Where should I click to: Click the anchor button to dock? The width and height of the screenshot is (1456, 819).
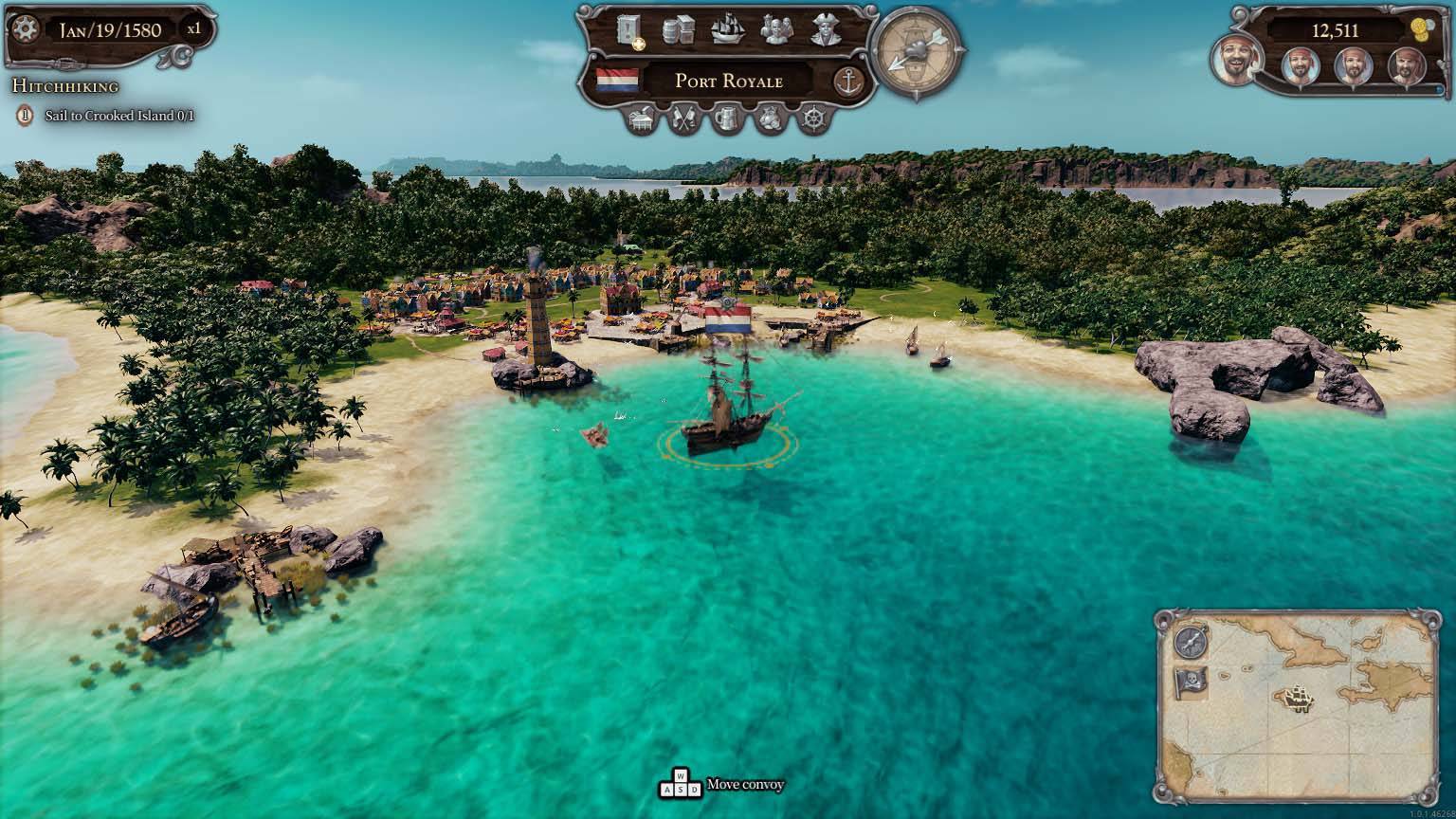pyautogui.click(x=848, y=82)
